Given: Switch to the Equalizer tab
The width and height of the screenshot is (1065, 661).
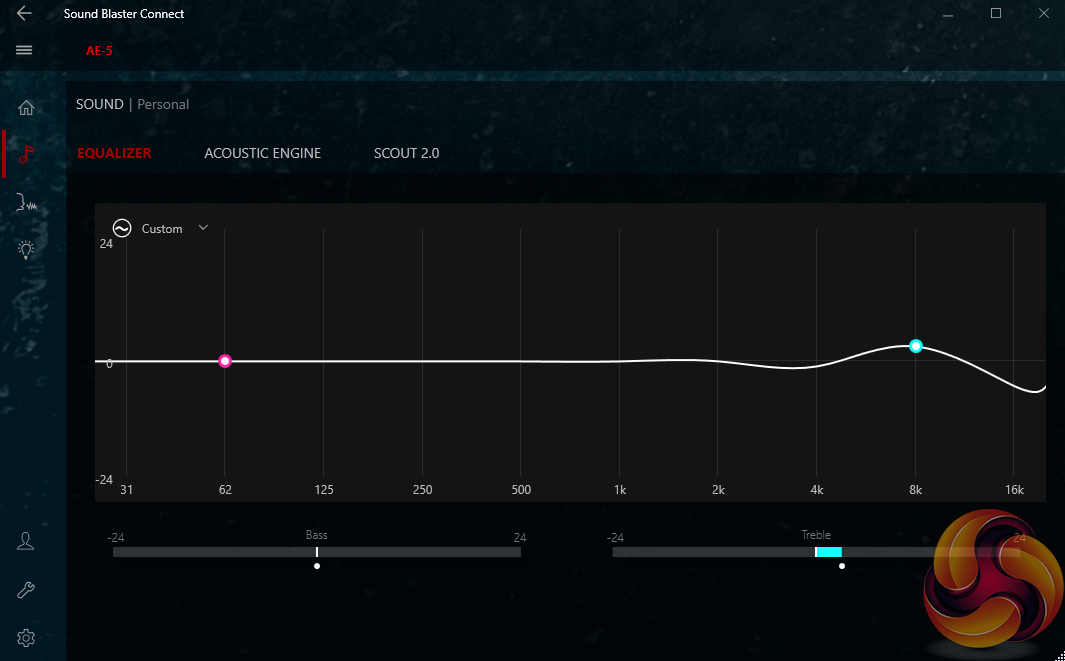Looking at the screenshot, I should click(x=114, y=153).
